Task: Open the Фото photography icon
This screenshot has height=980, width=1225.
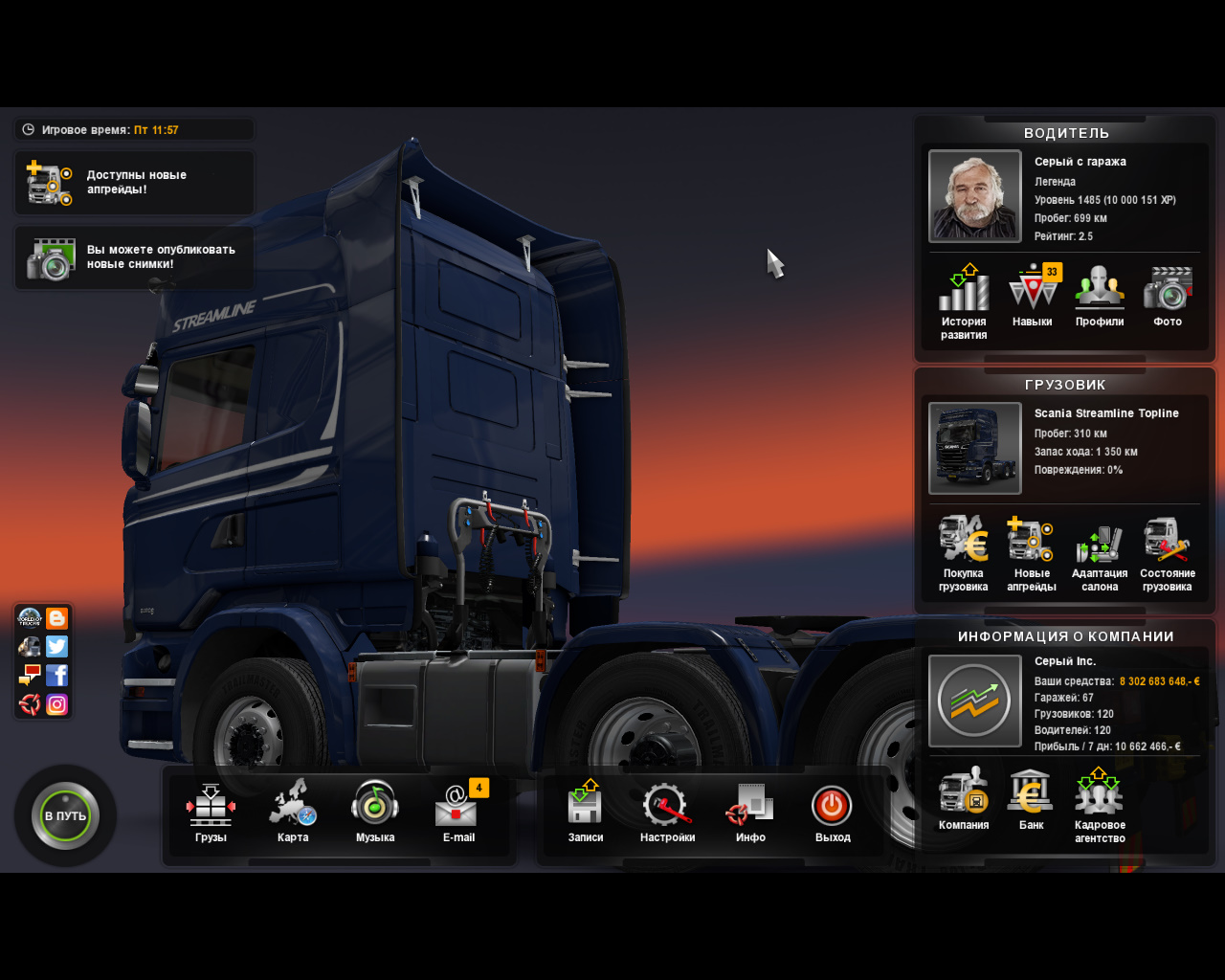Action: [x=1167, y=290]
